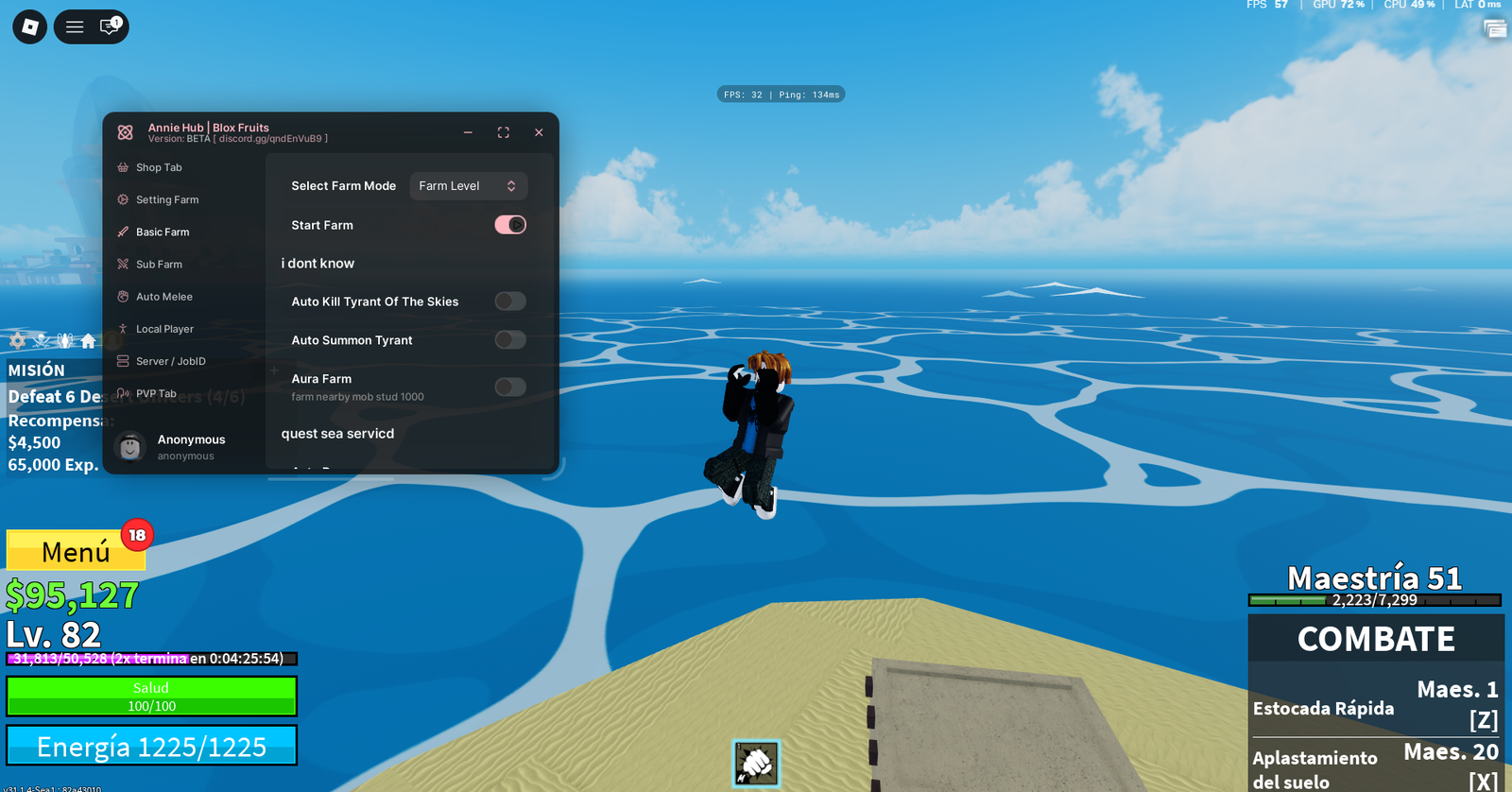This screenshot has height=792, width=1512.
Task: Click the gray gear icon above MISIÓN
Action: click(x=17, y=340)
